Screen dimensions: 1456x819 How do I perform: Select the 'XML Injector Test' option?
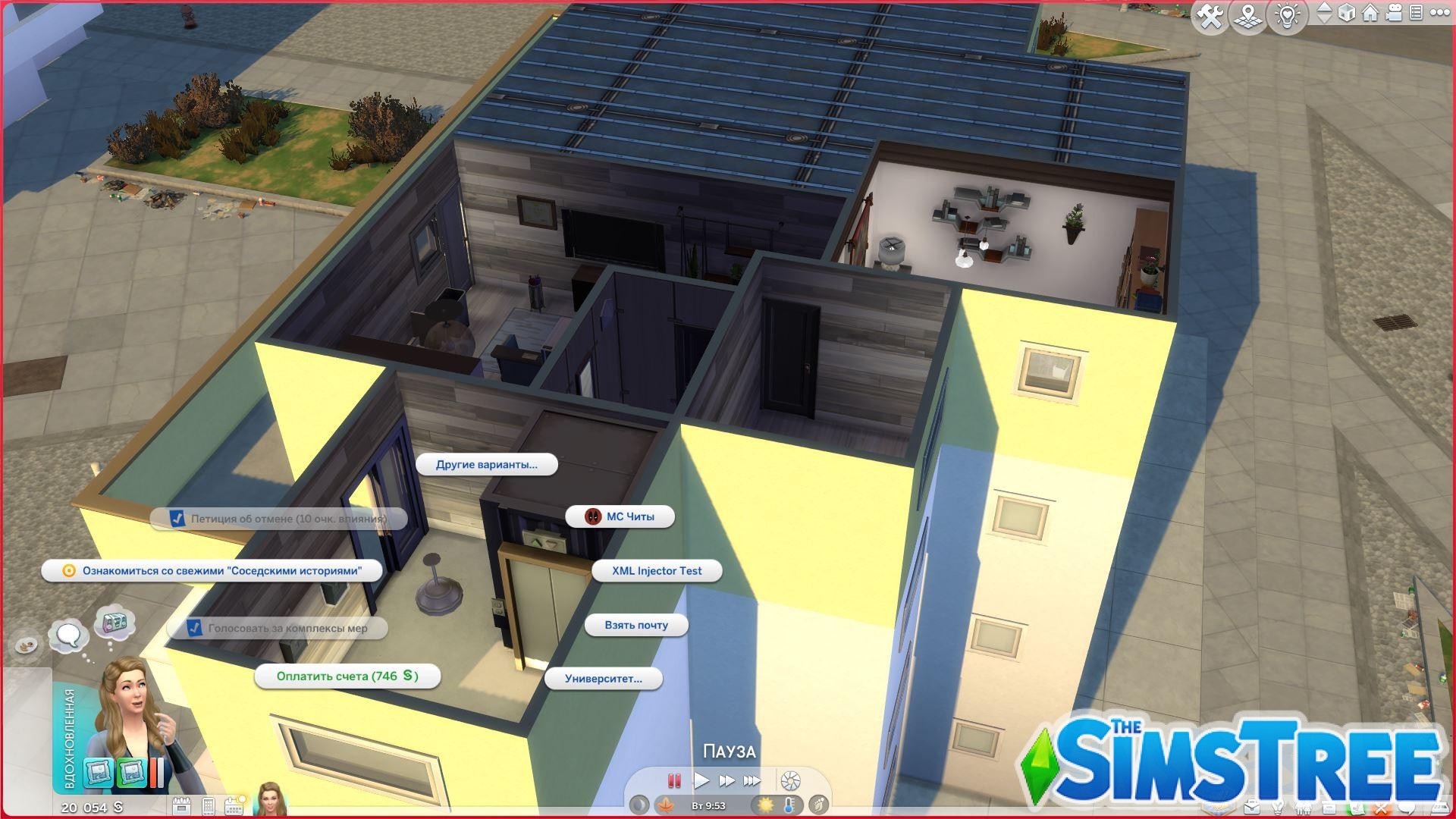pos(656,570)
